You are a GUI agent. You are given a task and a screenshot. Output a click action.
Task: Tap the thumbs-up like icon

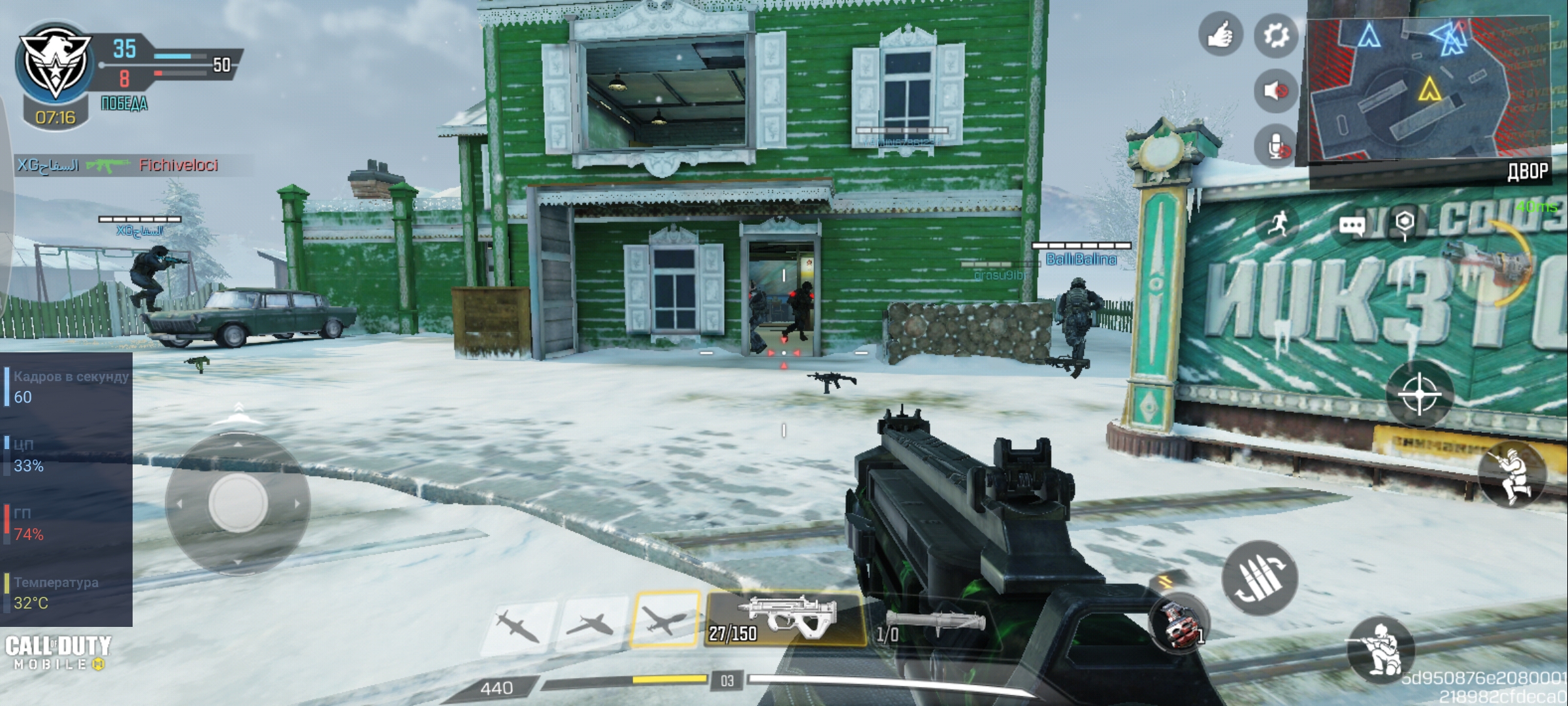tap(1220, 35)
